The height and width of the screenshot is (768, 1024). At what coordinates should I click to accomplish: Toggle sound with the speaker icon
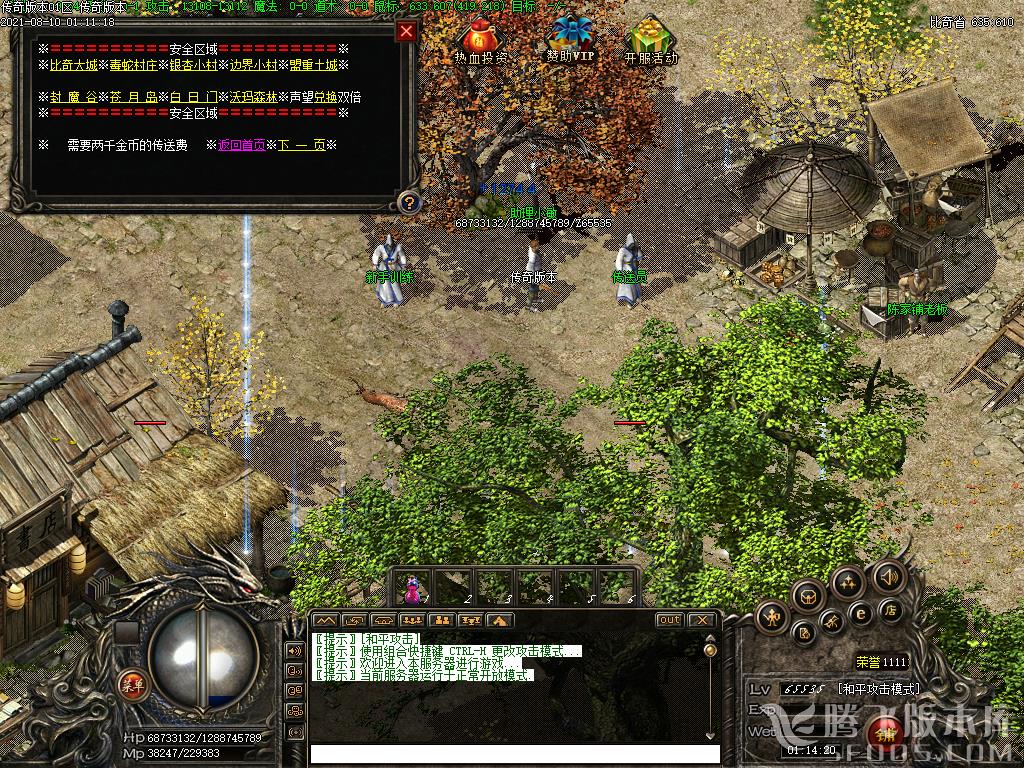click(x=887, y=576)
